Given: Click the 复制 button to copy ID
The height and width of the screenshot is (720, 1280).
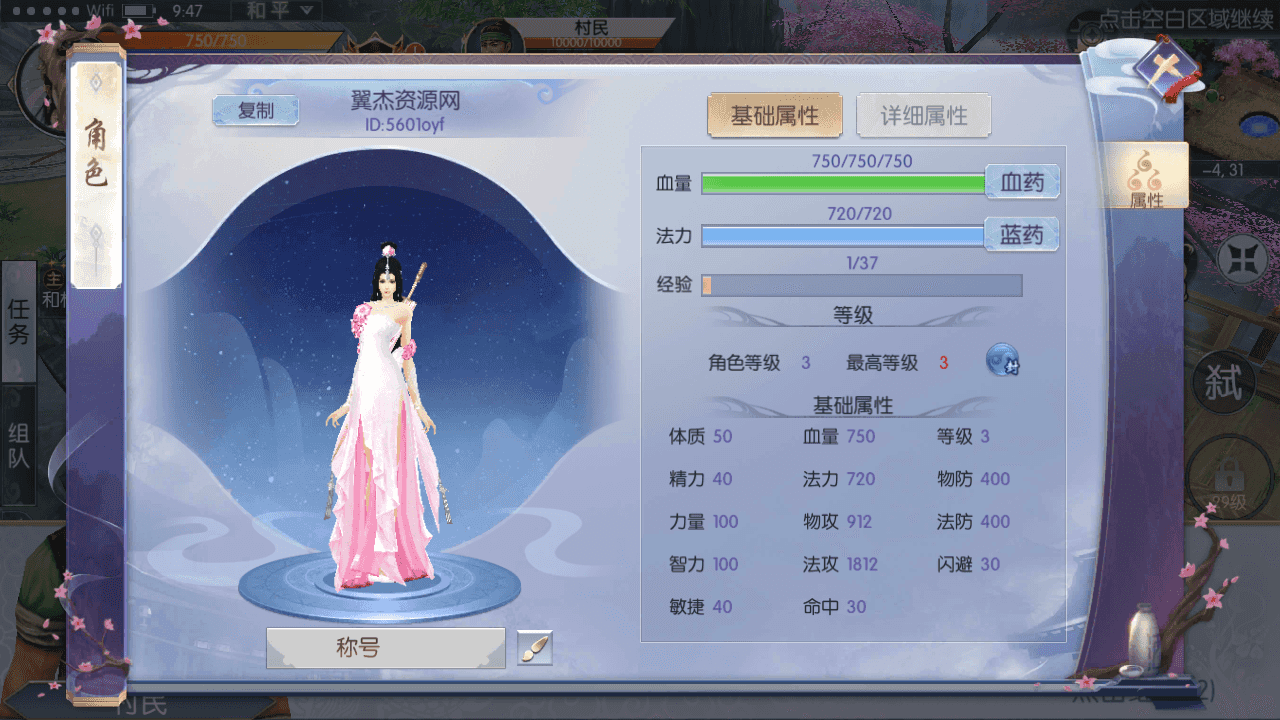Looking at the screenshot, I should [x=256, y=111].
